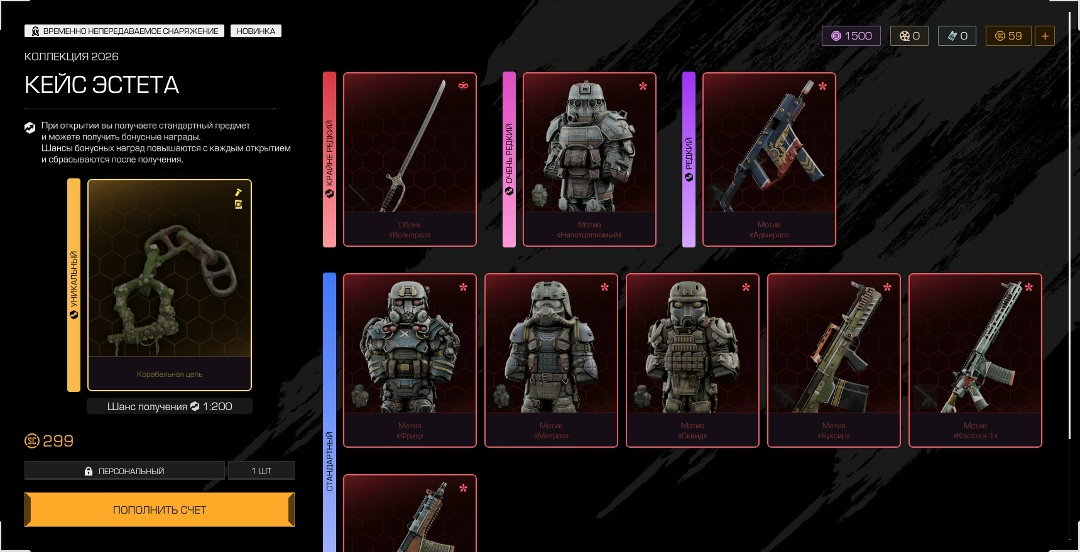Screen dimensions: 1080x552
Task: Select the «Матрос» armor motif card
Action: click(551, 359)
